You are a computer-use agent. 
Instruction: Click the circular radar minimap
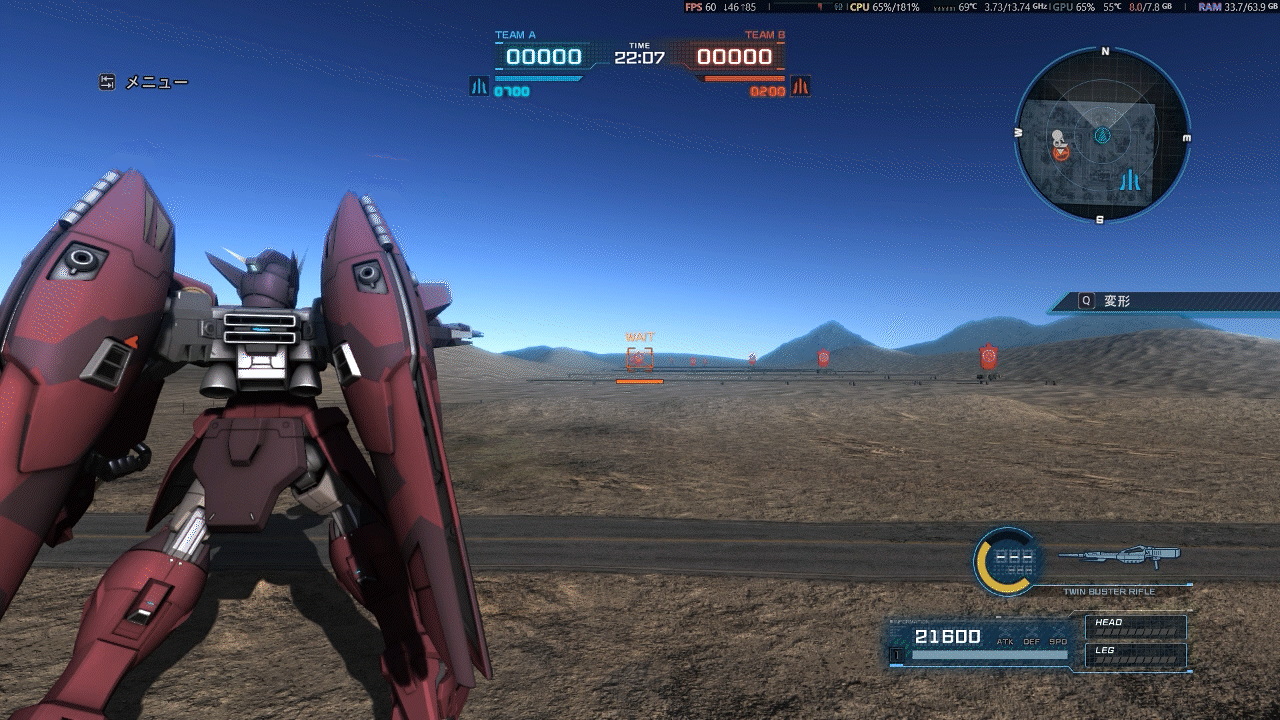tap(1102, 135)
